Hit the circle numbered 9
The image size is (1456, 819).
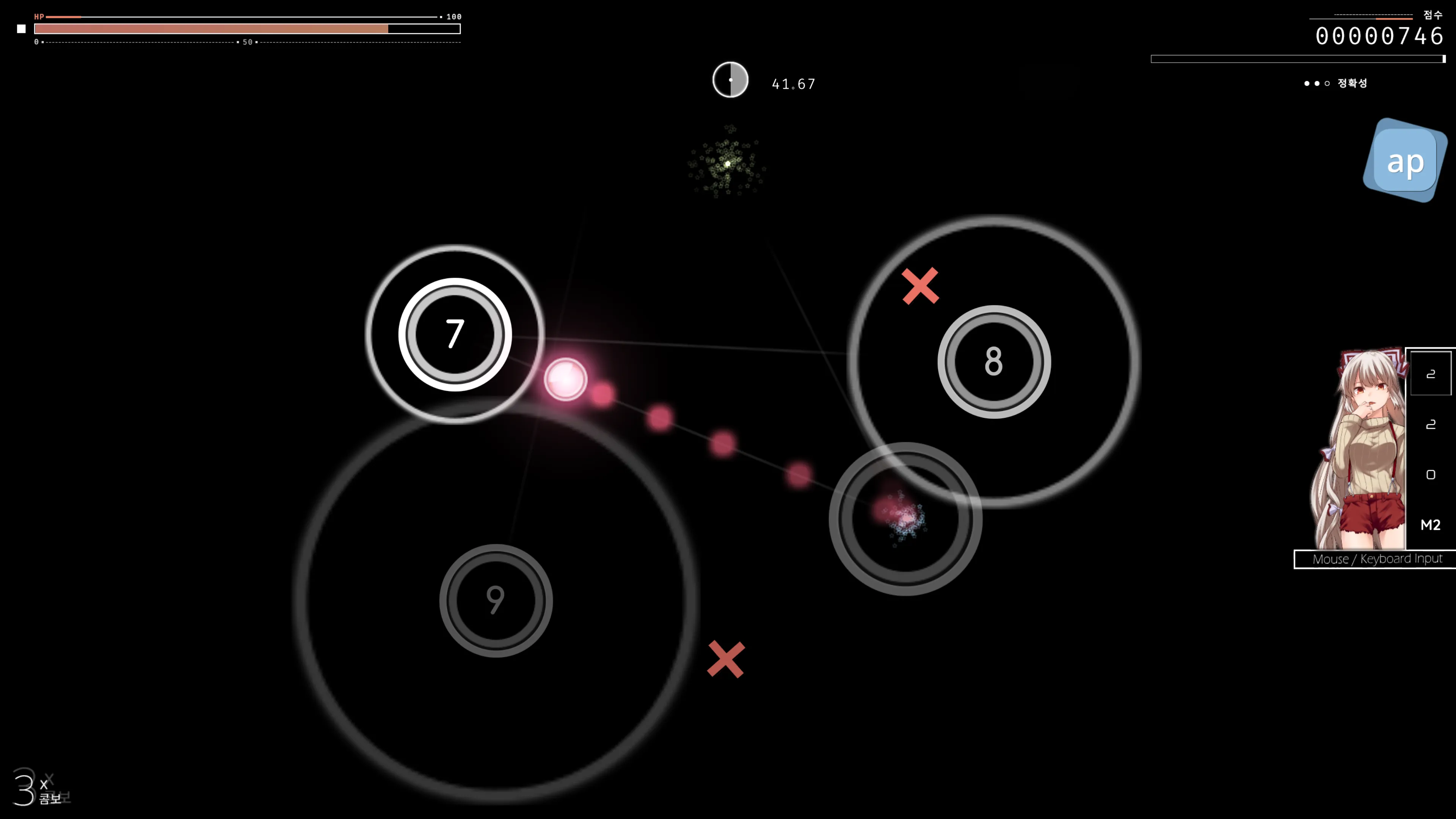(496, 600)
